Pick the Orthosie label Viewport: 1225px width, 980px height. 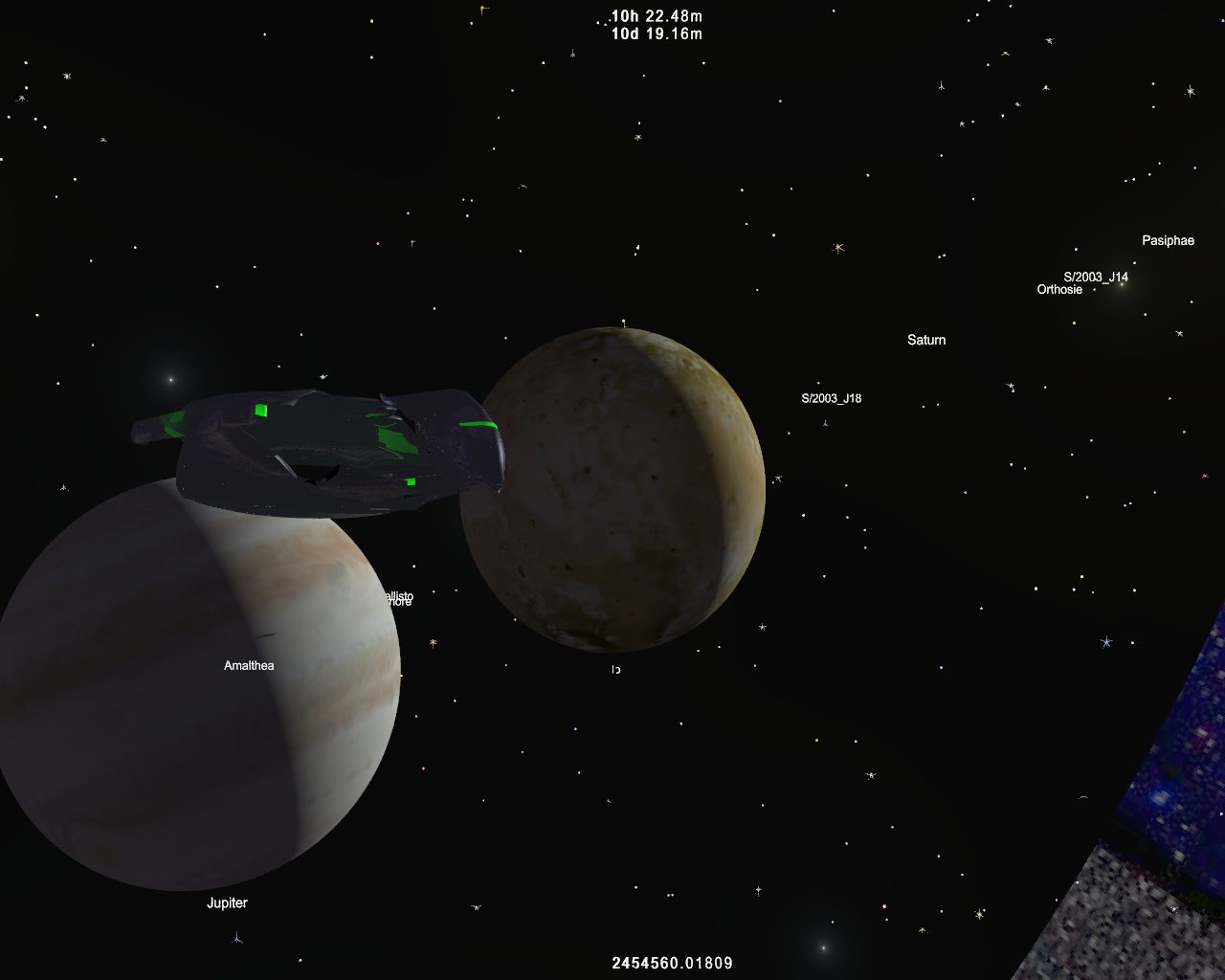click(x=1059, y=289)
